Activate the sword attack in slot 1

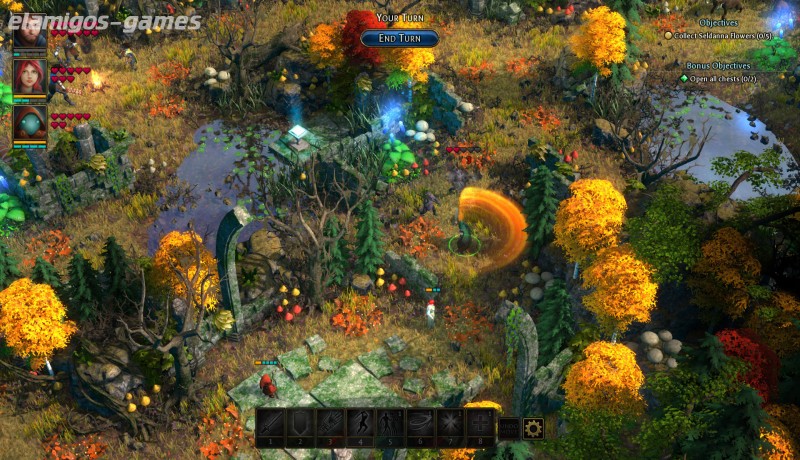tap(271, 424)
